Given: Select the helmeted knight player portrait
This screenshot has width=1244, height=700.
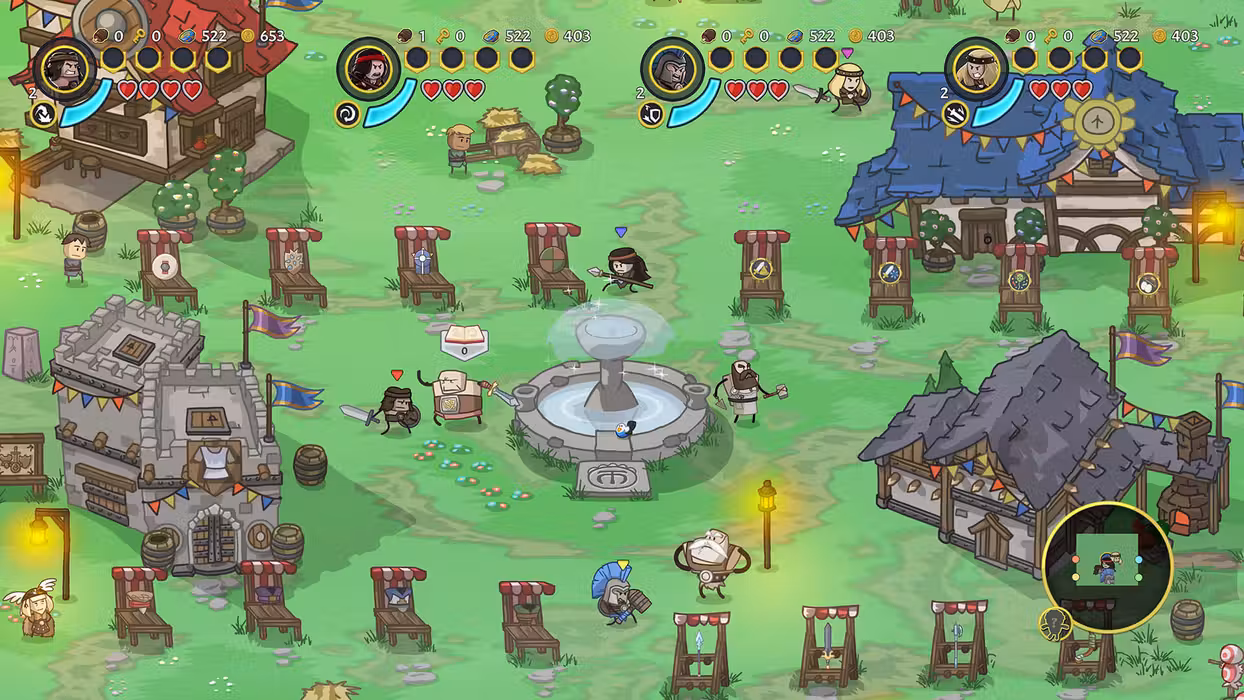Looking at the screenshot, I should pyautogui.click(x=672, y=69).
